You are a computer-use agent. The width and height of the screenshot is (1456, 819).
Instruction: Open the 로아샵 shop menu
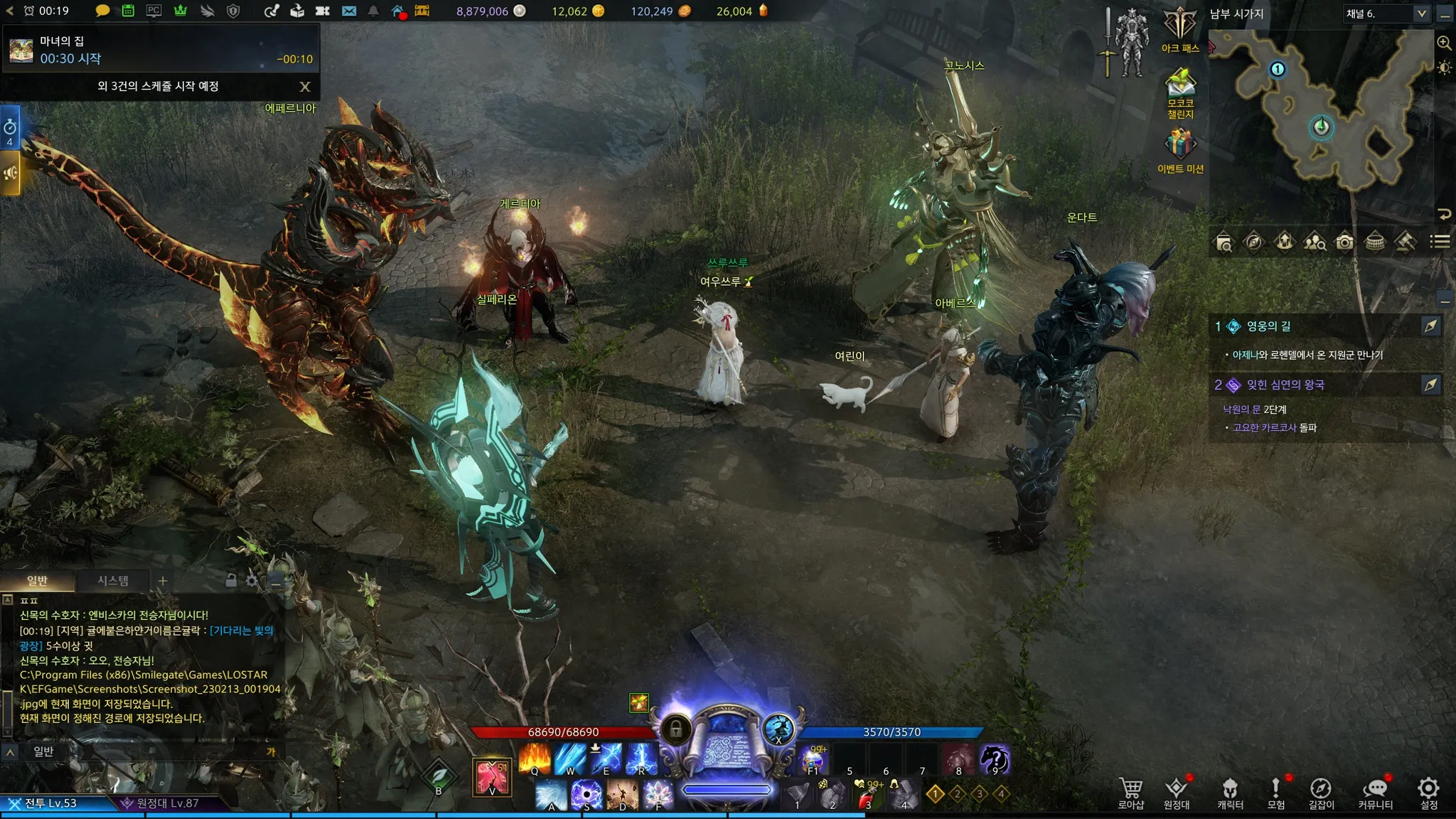coord(1130,792)
